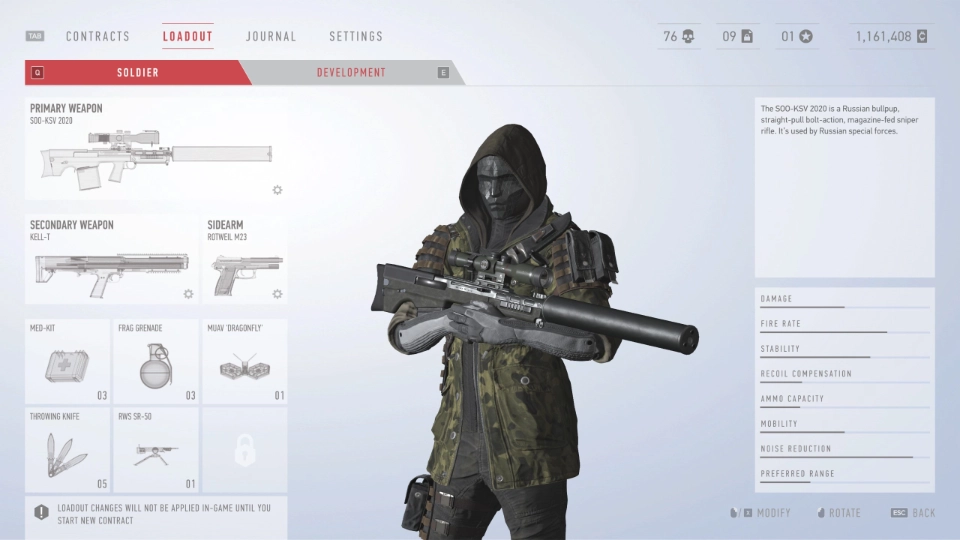Go to the Settings menu
The height and width of the screenshot is (540, 960).
(356, 37)
